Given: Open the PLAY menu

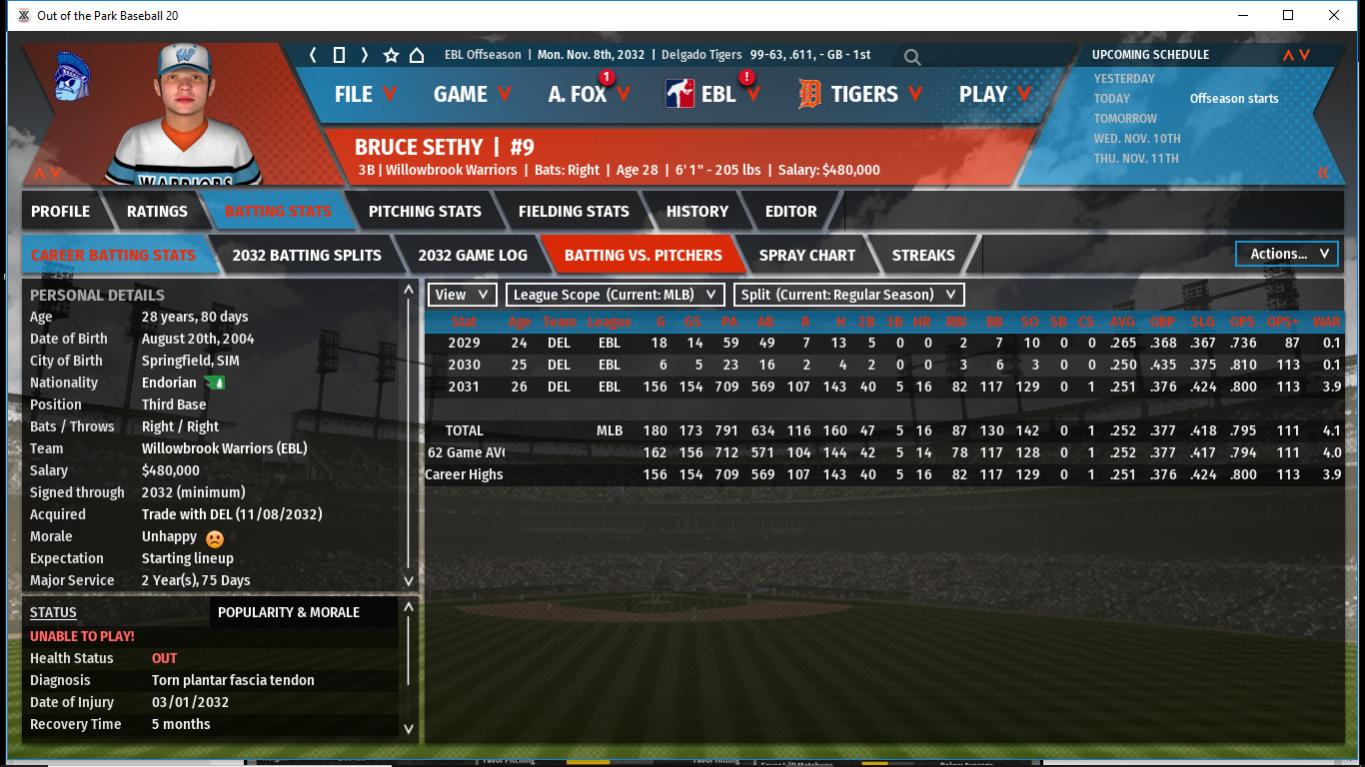Looking at the screenshot, I should pos(994,94).
